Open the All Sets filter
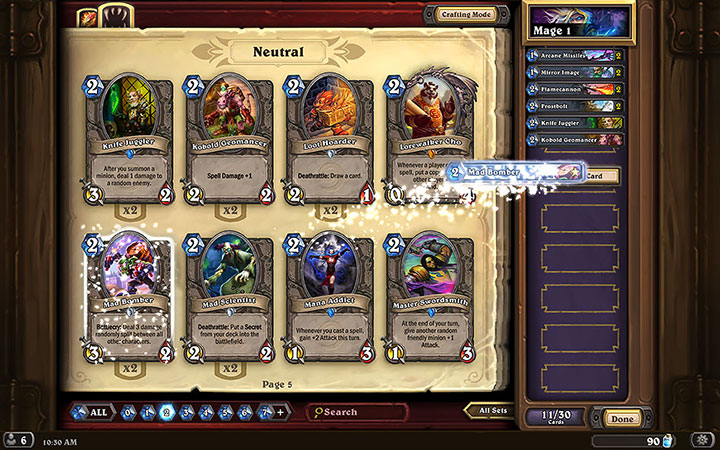The width and height of the screenshot is (720, 450). pos(492,410)
